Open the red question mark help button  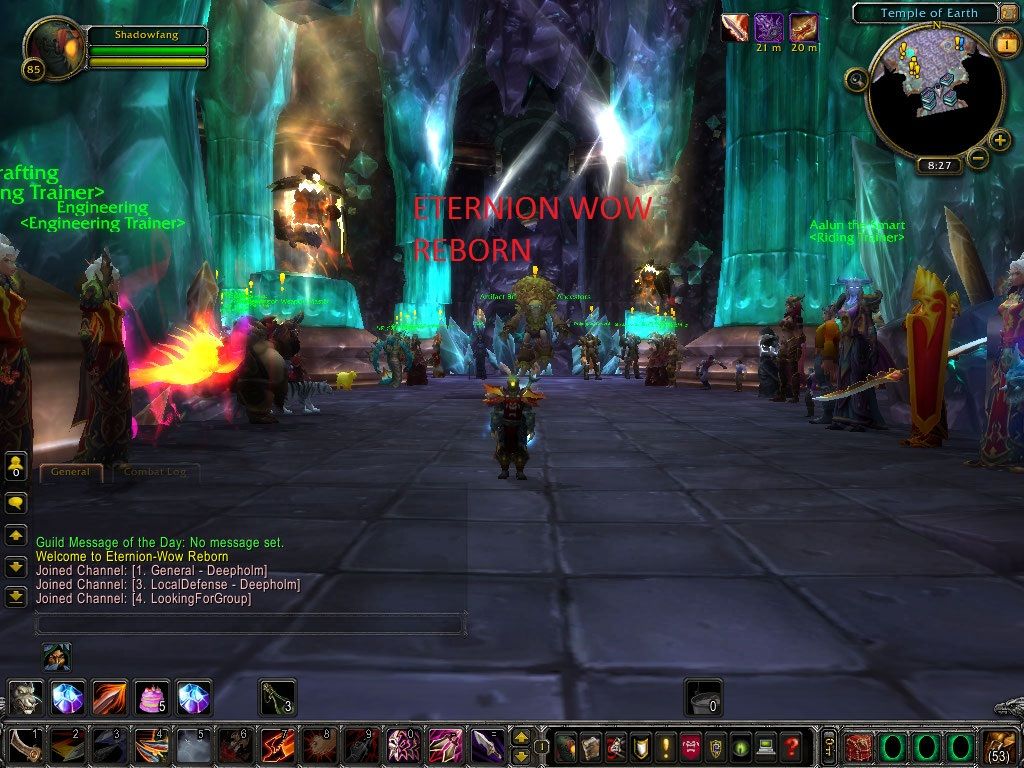click(791, 747)
